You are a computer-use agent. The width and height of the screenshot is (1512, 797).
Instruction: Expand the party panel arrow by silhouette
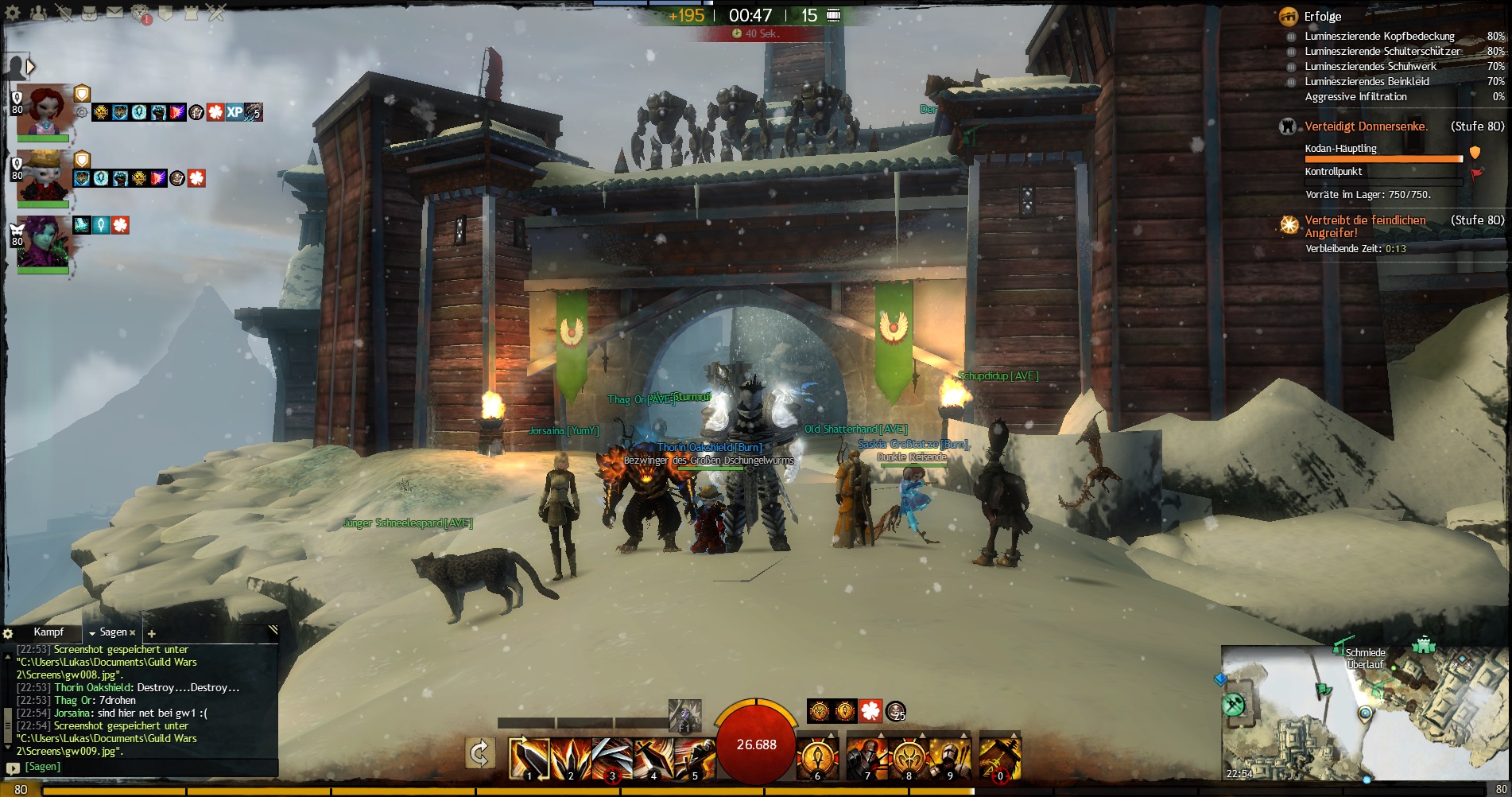[x=31, y=67]
